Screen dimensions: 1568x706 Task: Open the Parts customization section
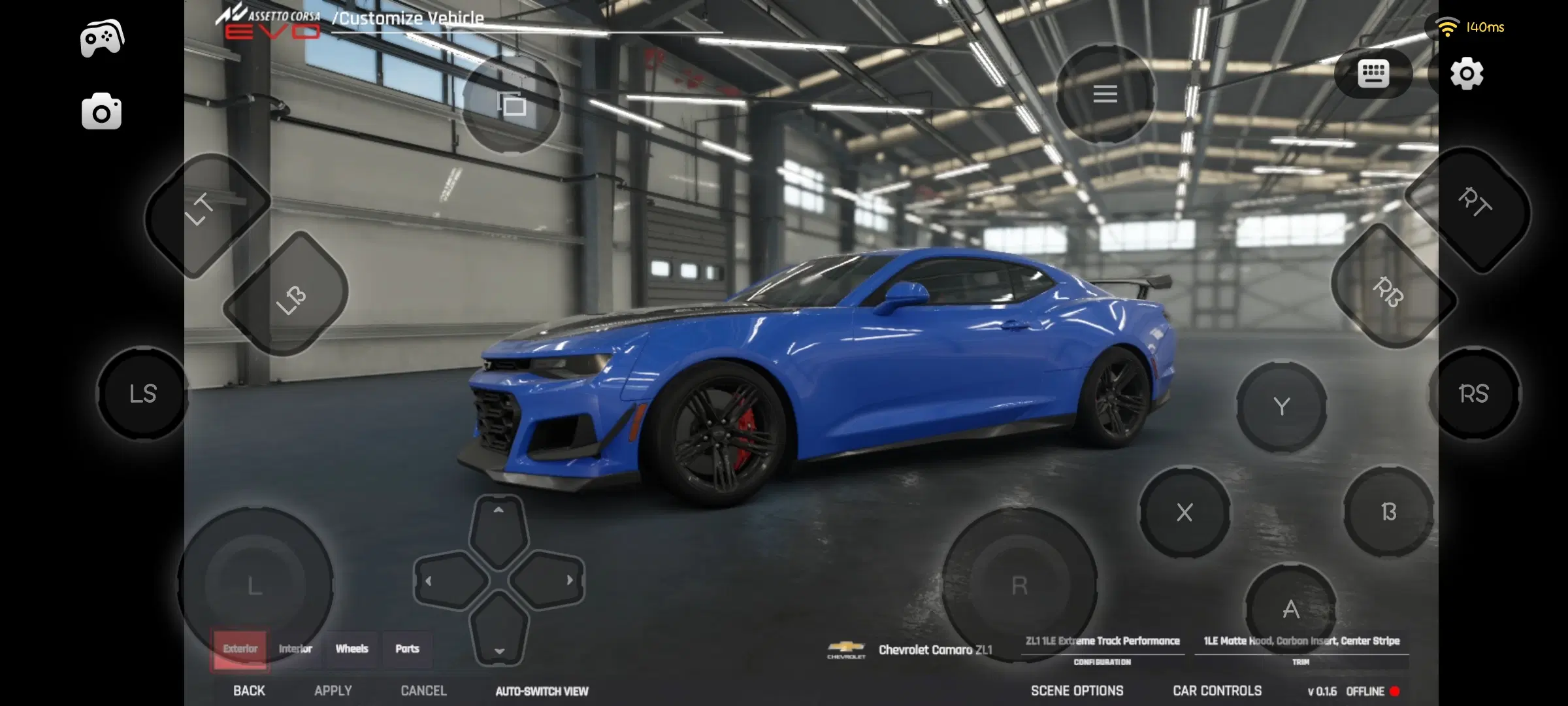point(408,648)
